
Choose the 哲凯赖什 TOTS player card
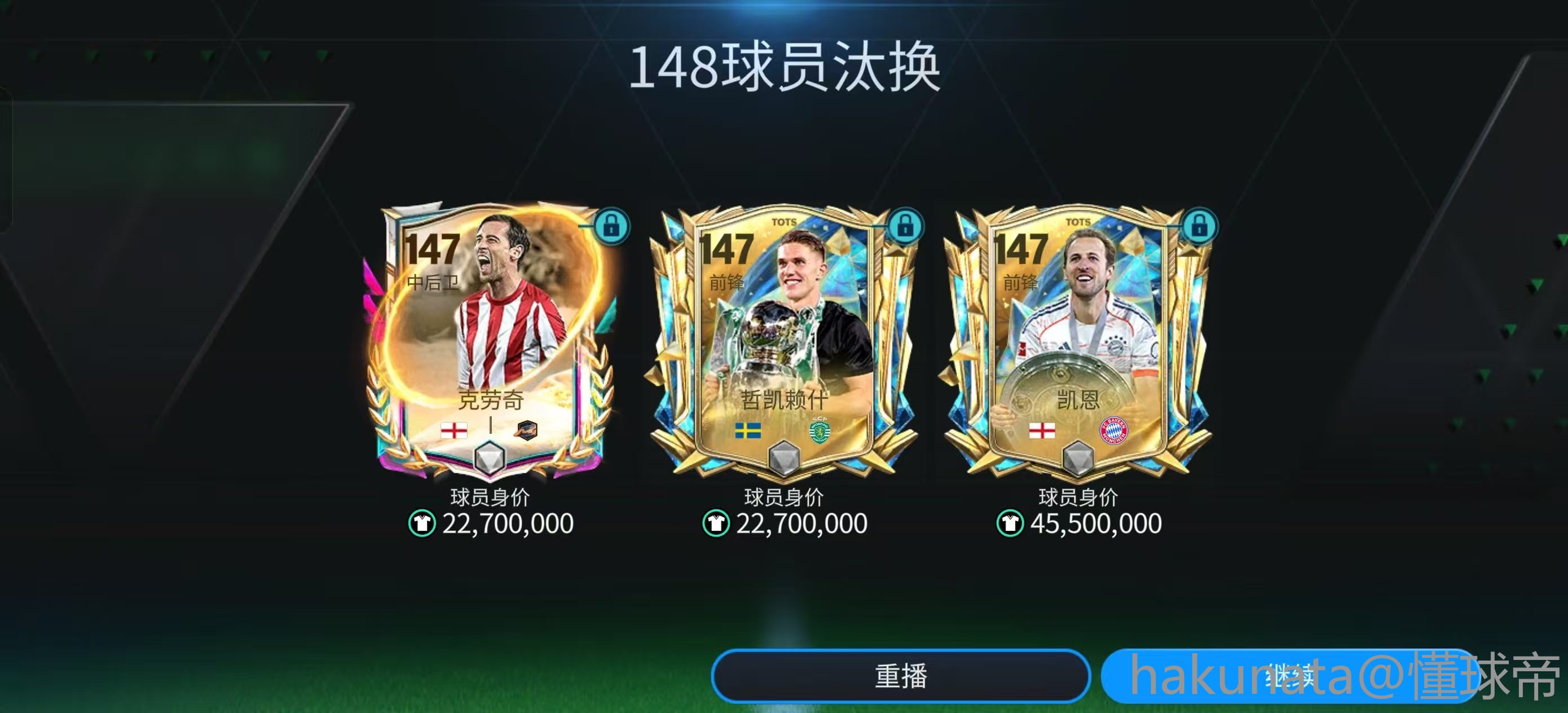[783, 341]
